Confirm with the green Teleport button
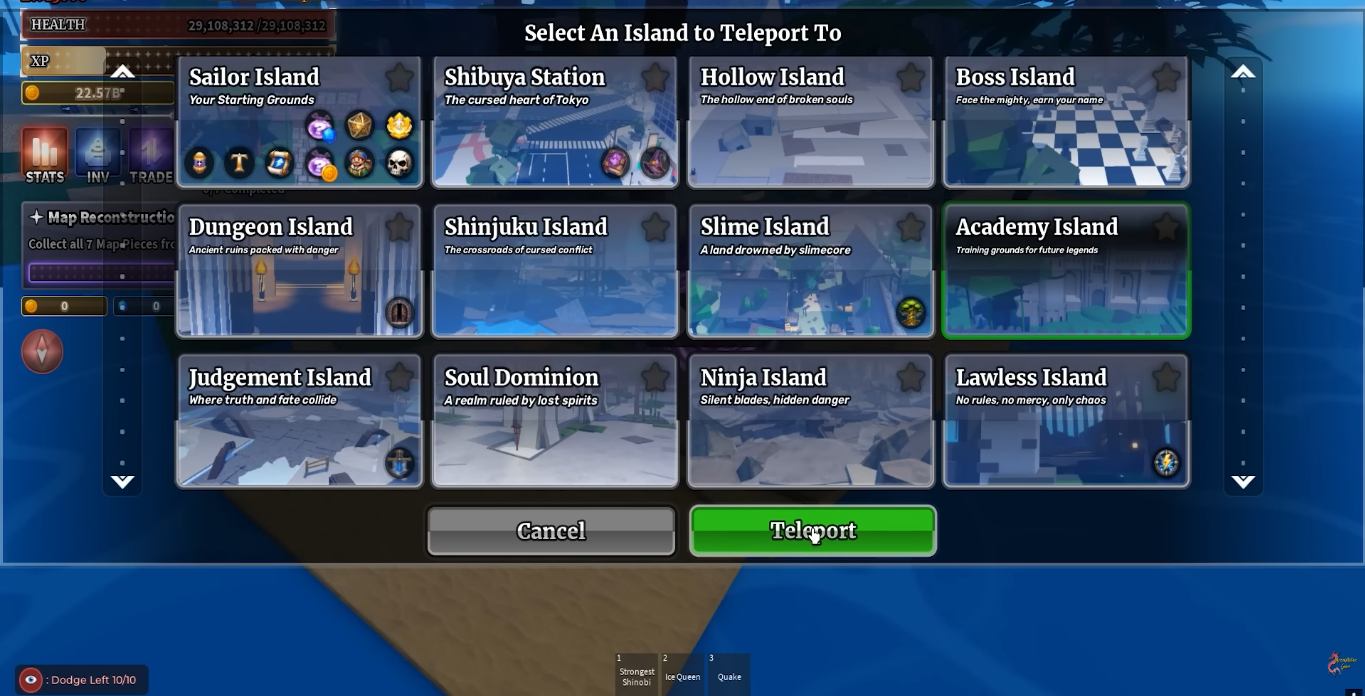 click(x=812, y=530)
